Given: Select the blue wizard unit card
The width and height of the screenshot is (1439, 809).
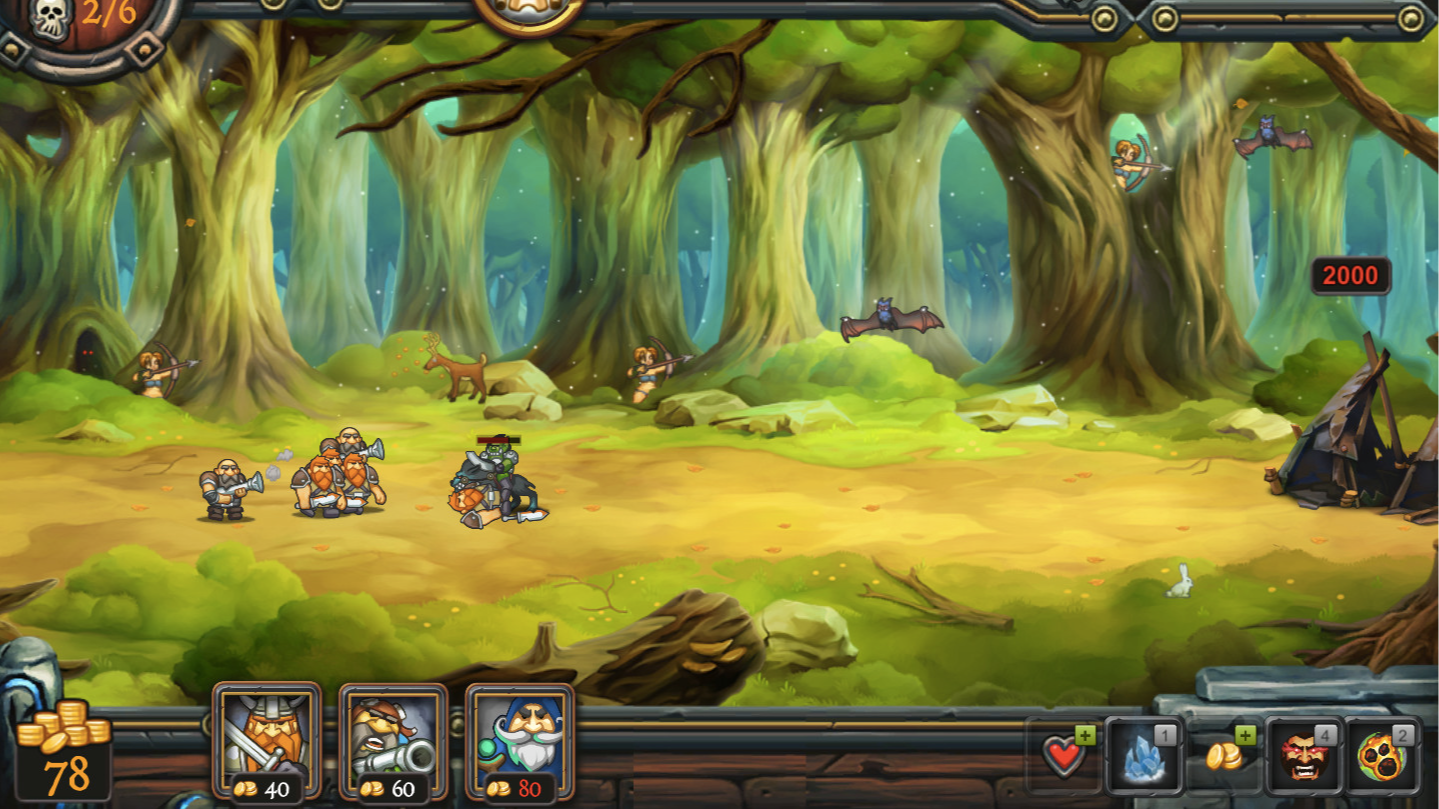Looking at the screenshot, I should tap(519, 741).
